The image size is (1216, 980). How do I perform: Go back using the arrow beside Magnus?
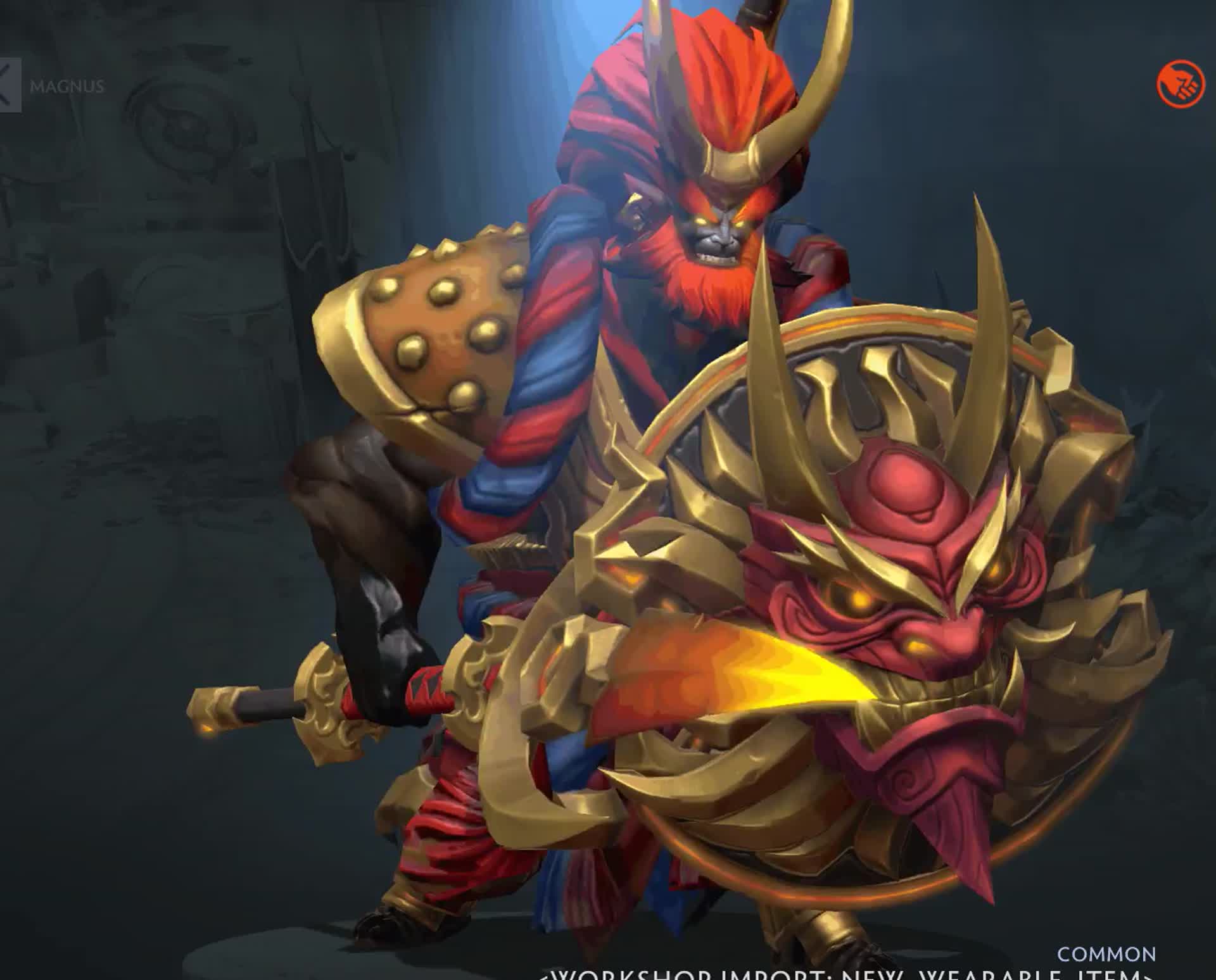(x=9, y=85)
